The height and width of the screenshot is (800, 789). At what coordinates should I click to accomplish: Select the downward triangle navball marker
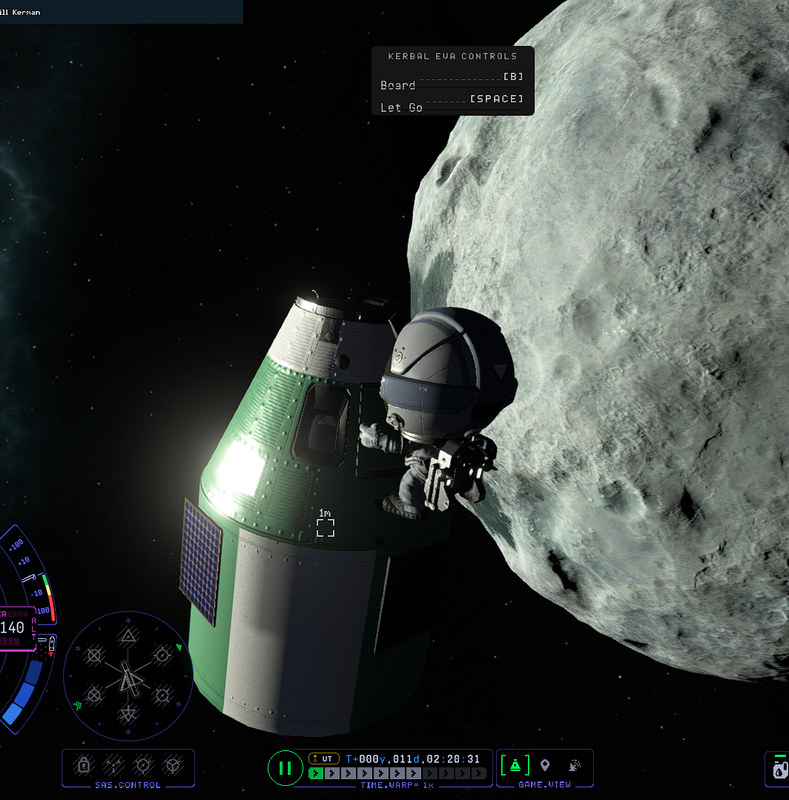point(128,713)
